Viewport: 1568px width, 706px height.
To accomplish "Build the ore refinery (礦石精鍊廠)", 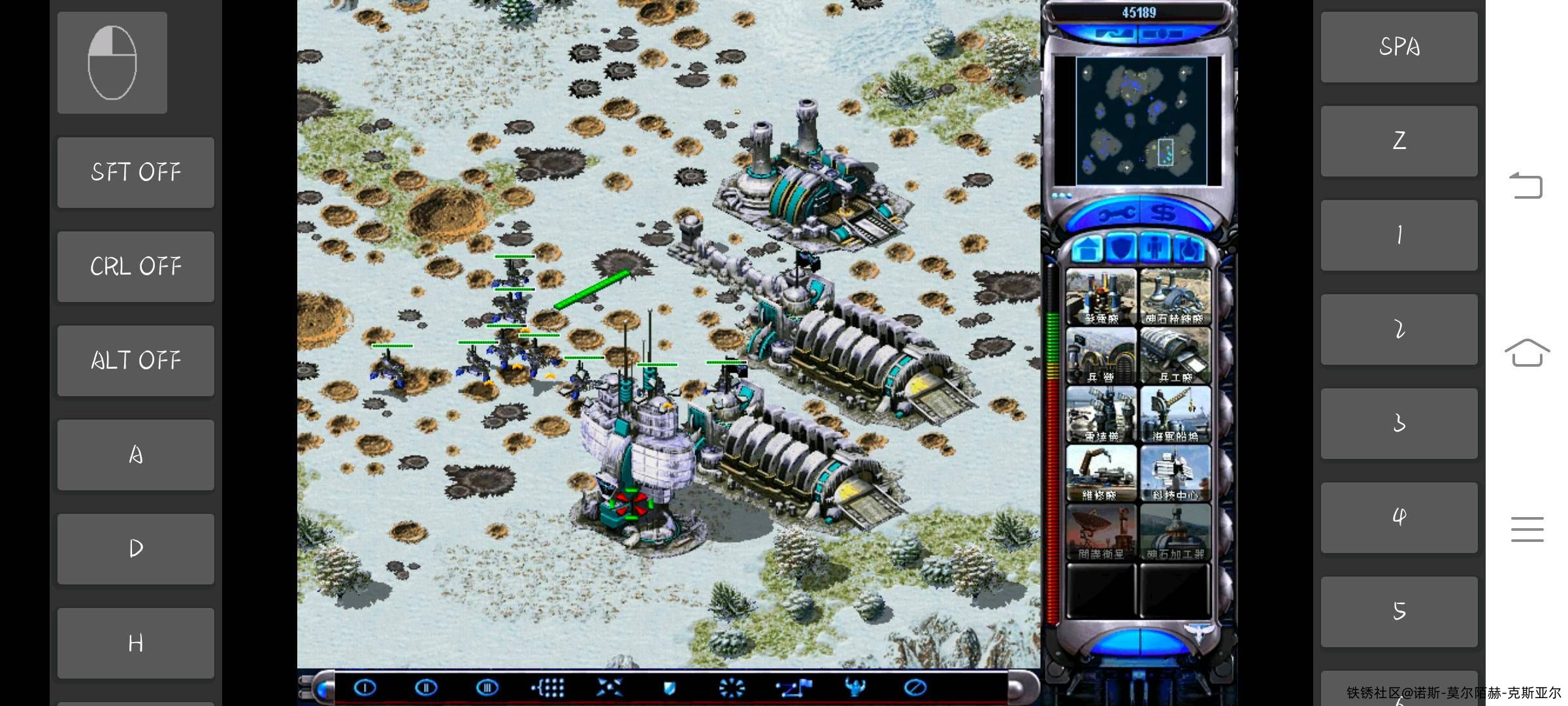I will (1175, 297).
